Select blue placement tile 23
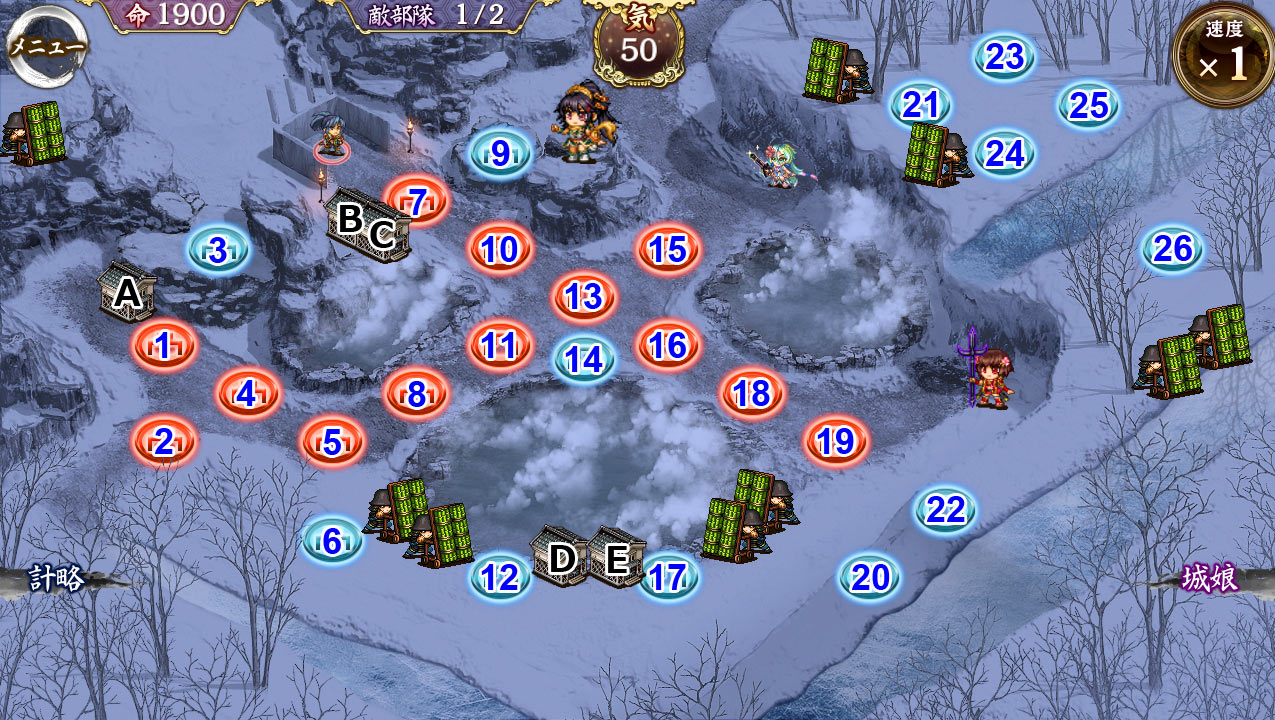This screenshot has height=720, width=1275. [x=1005, y=57]
